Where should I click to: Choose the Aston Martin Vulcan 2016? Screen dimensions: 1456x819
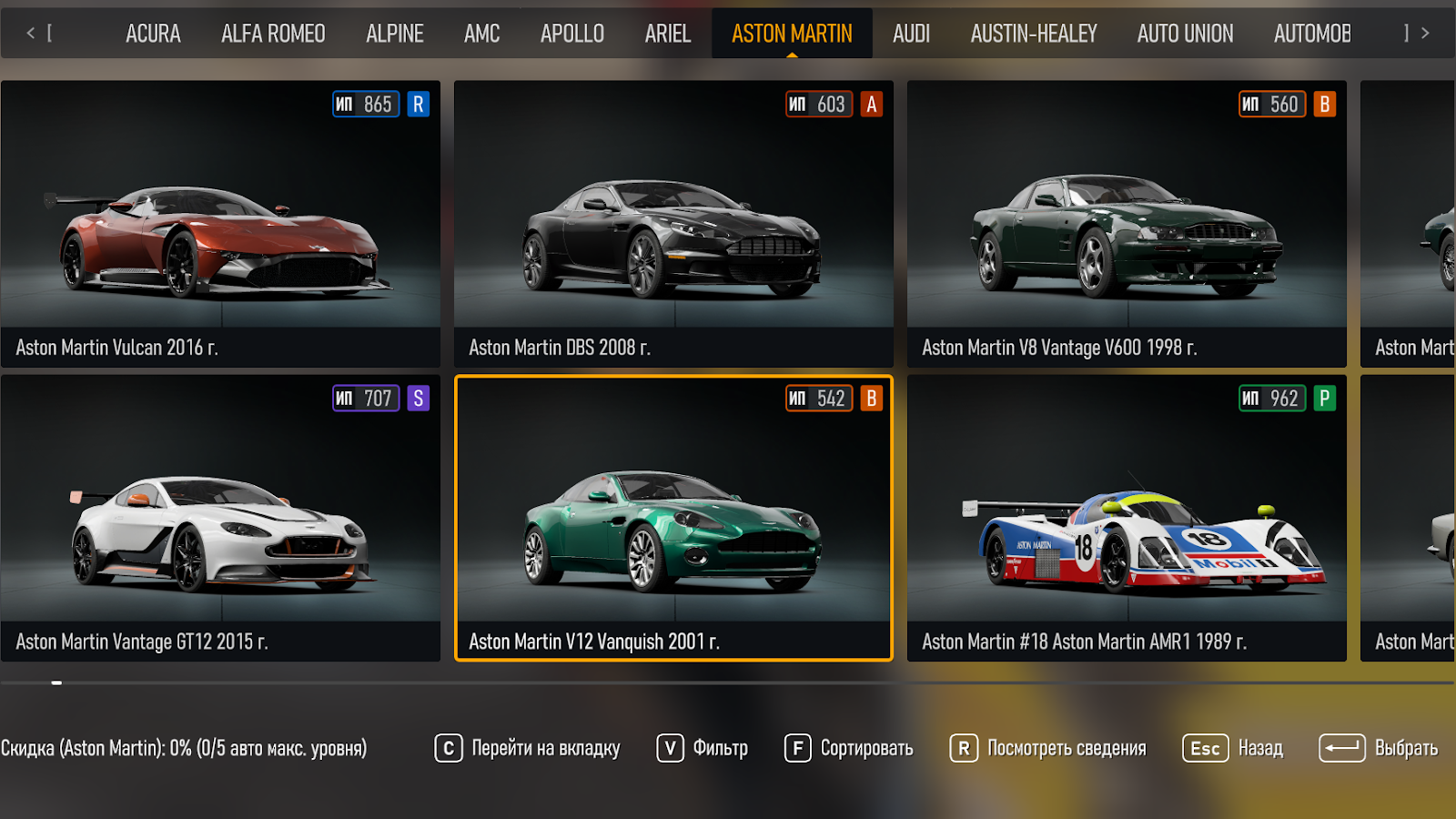(x=220, y=224)
